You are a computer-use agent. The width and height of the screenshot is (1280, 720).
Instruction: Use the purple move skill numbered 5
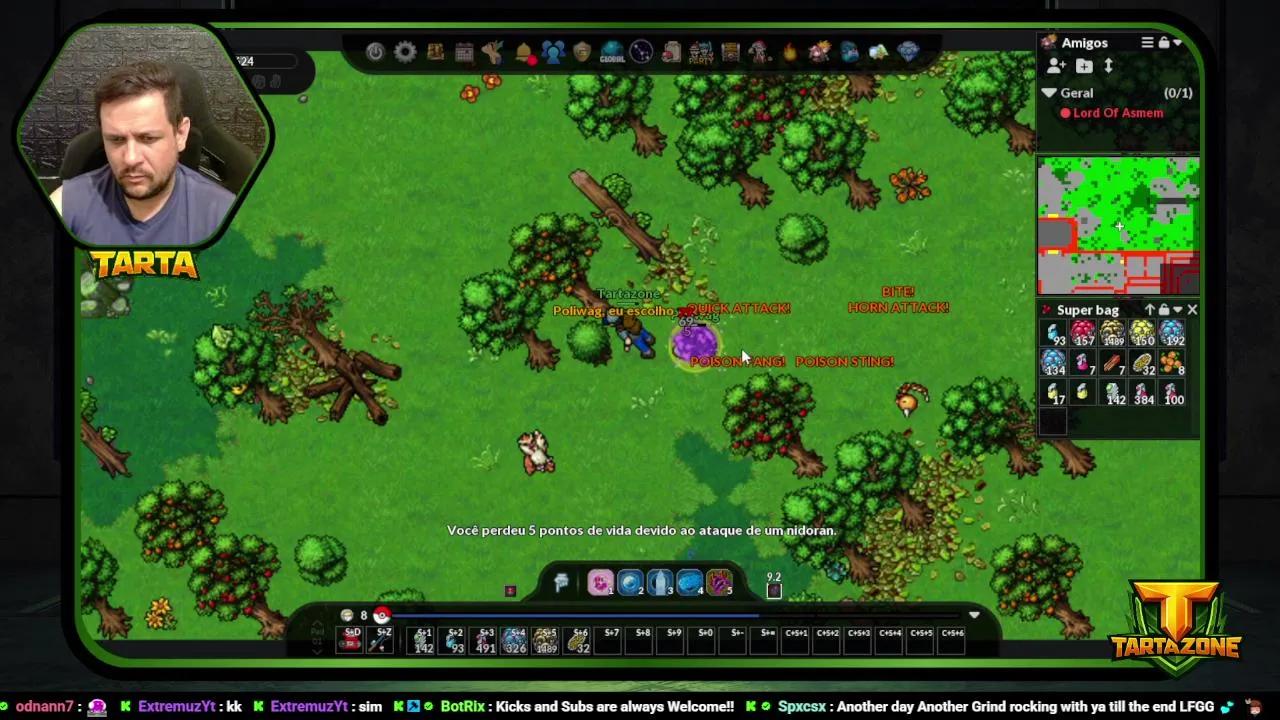click(x=719, y=582)
